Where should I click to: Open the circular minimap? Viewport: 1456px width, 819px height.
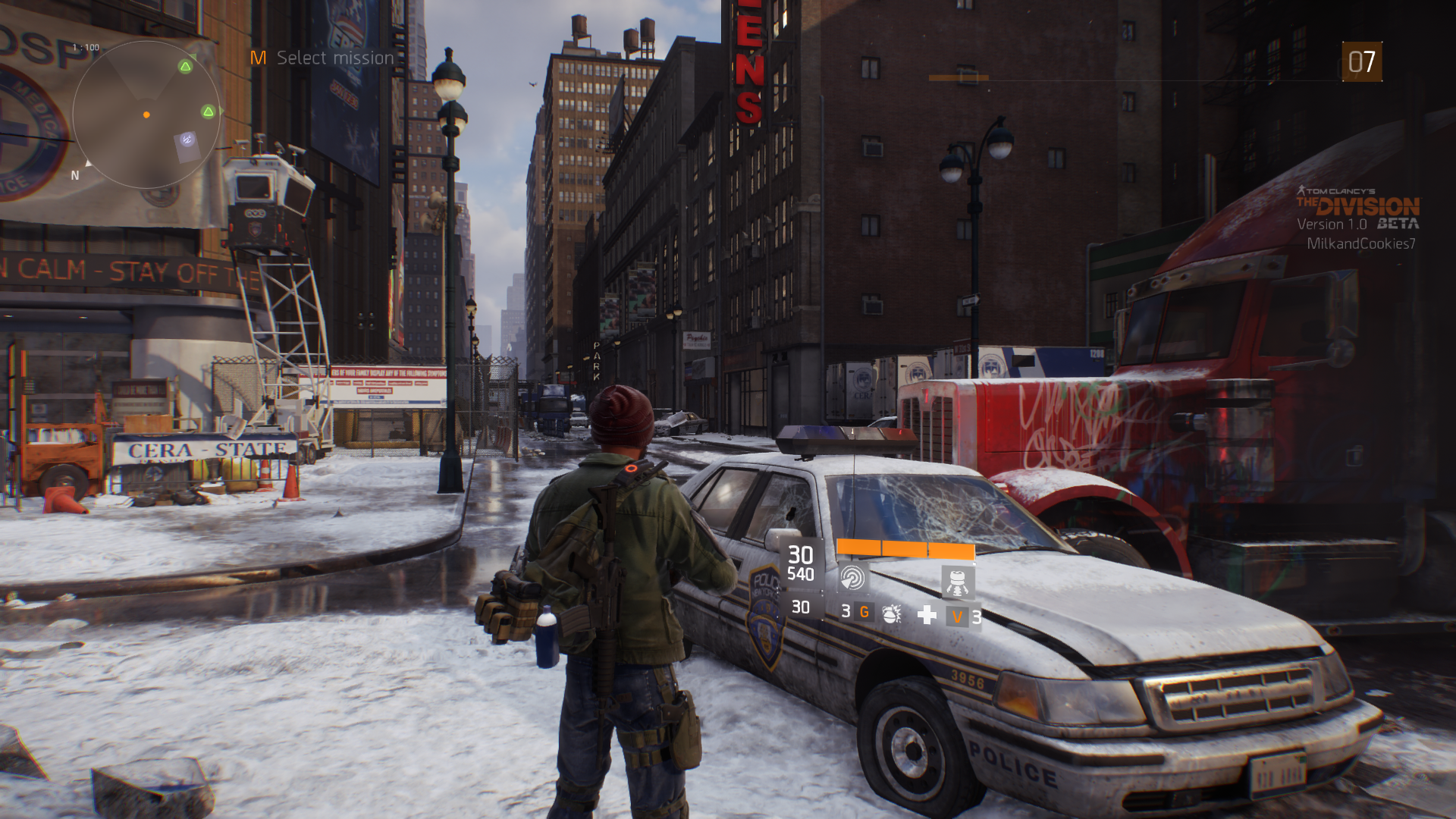pos(146,115)
